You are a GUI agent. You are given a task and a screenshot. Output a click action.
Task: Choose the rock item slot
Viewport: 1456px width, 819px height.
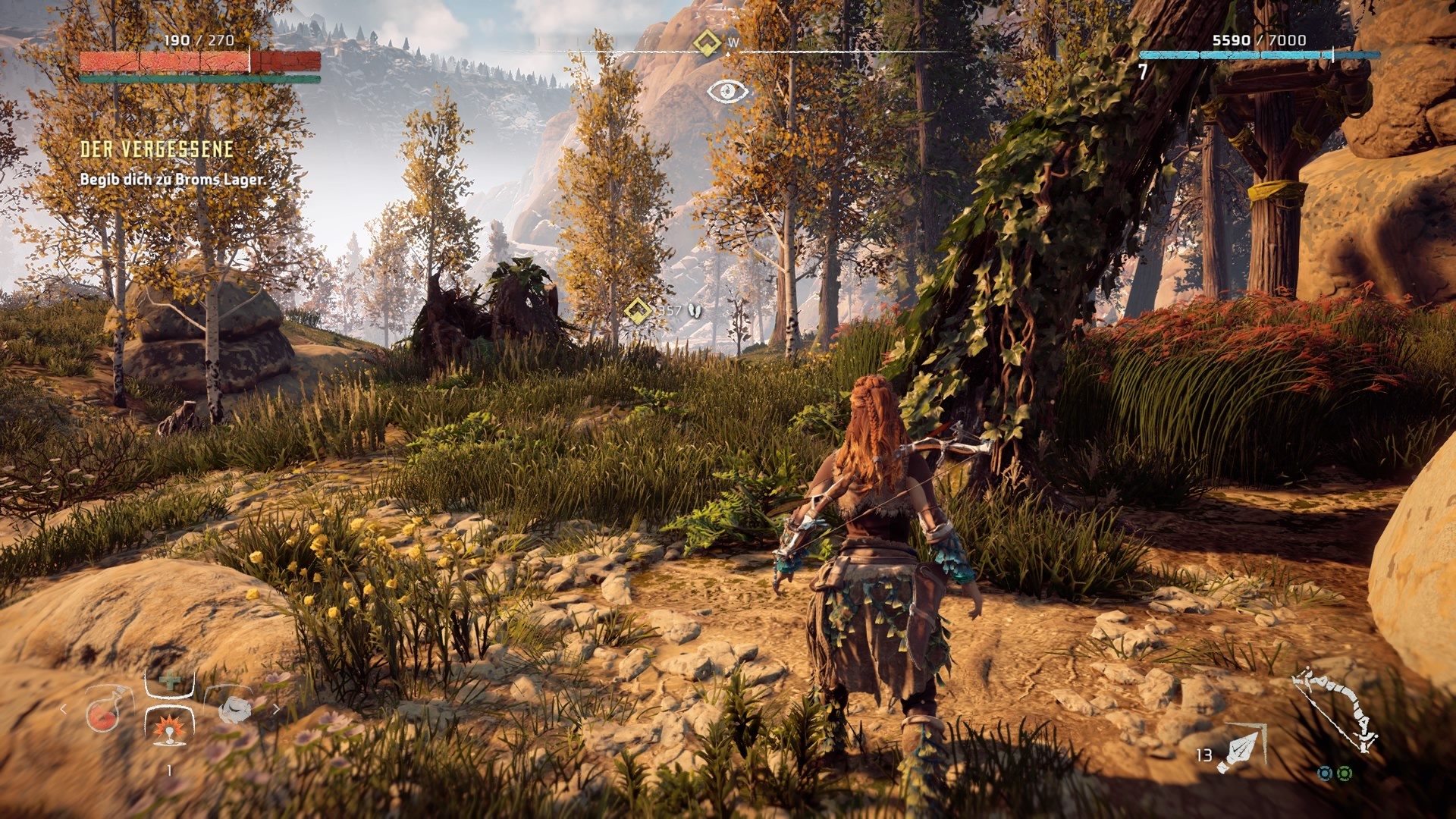(234, 708)
